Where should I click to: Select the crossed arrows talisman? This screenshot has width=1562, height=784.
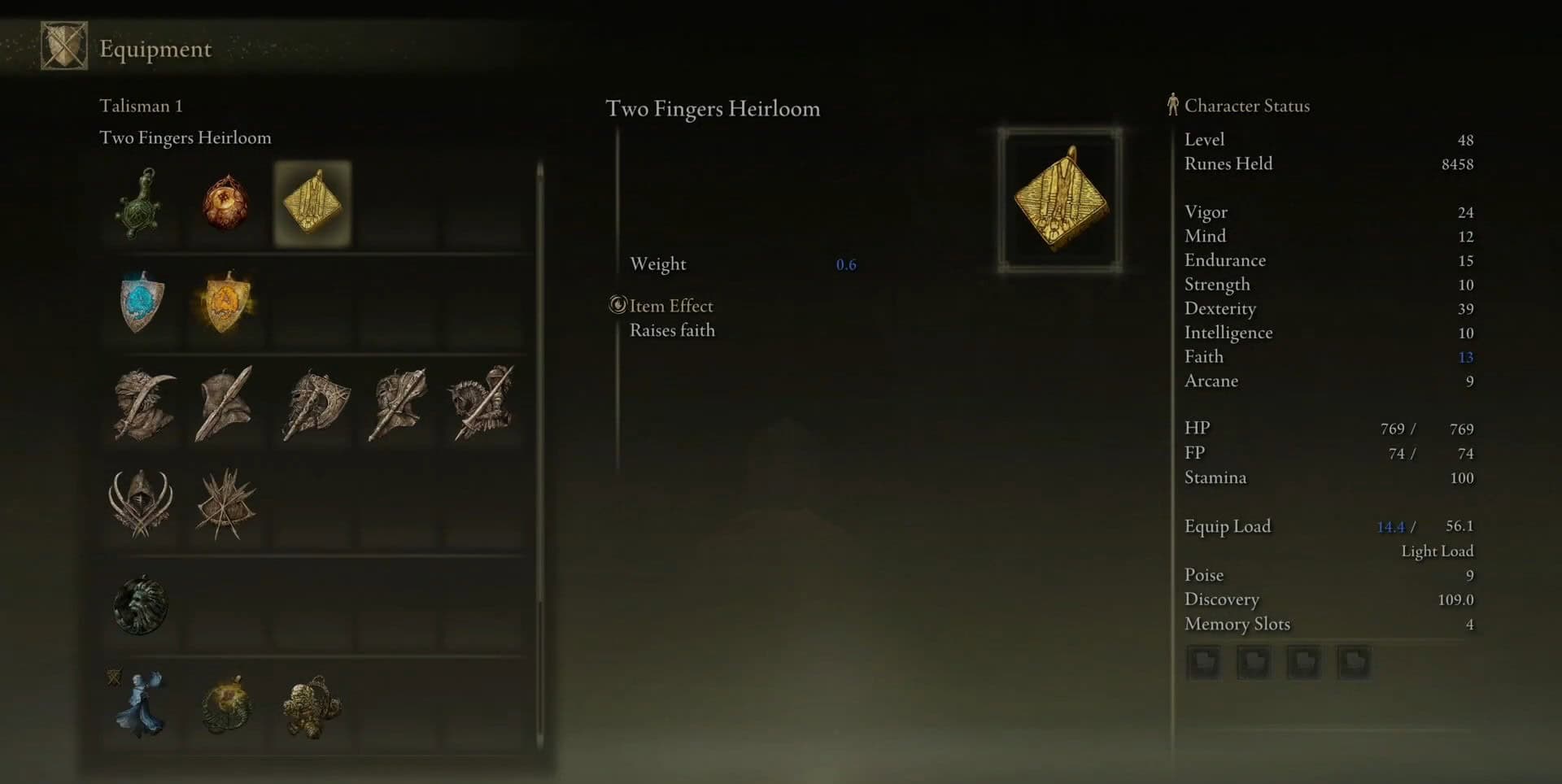point(226,504)
